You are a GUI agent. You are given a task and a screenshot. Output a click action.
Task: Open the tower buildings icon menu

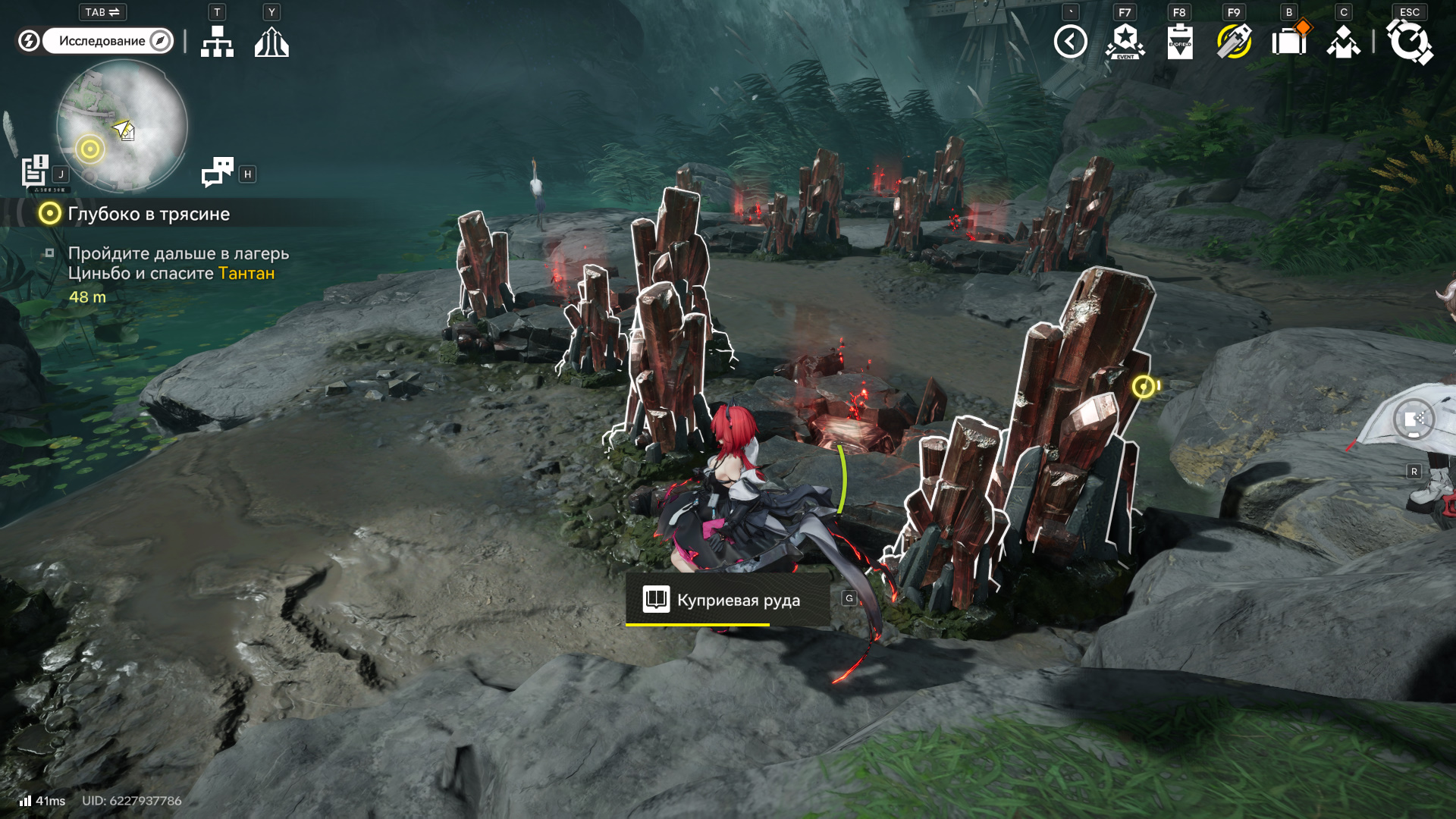tap(271, 42)
